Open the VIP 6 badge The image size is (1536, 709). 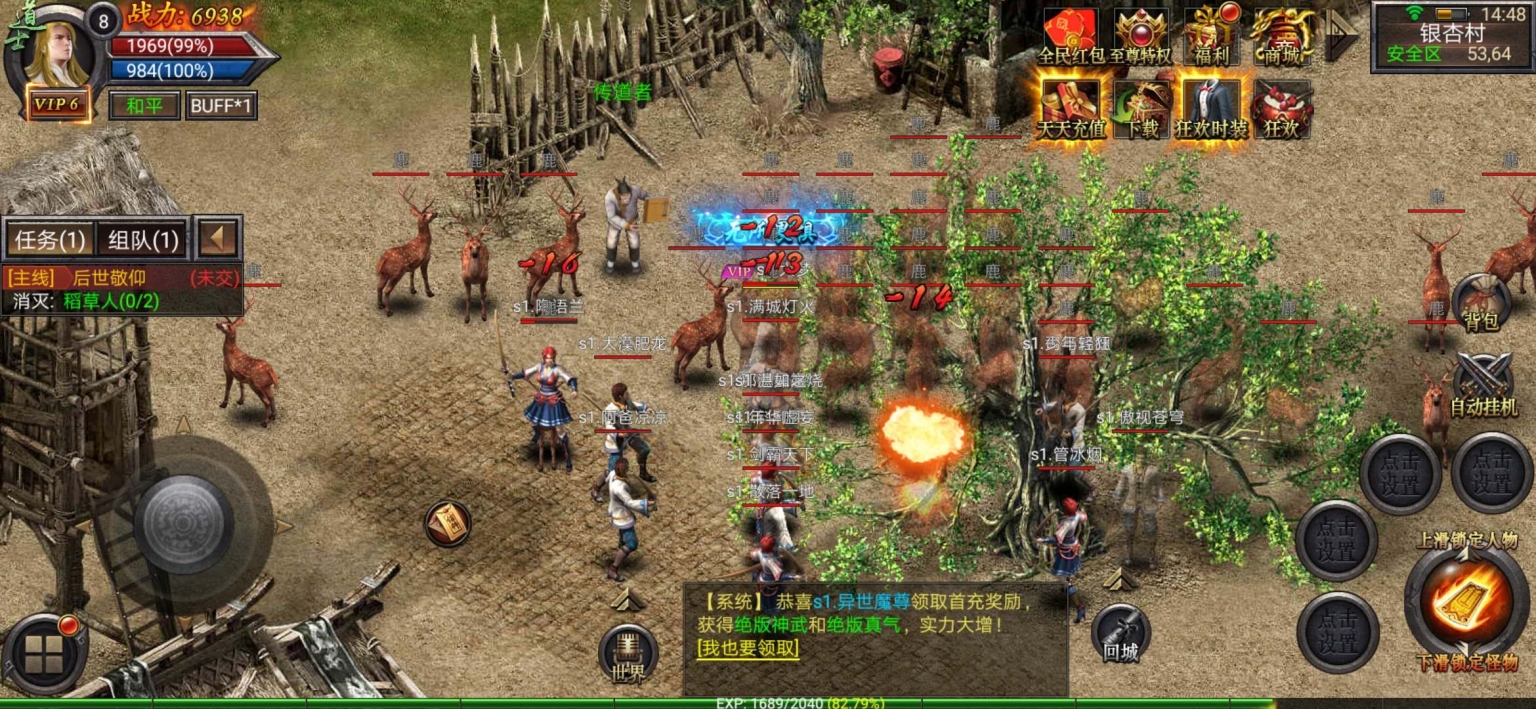[x=56, y=104]
